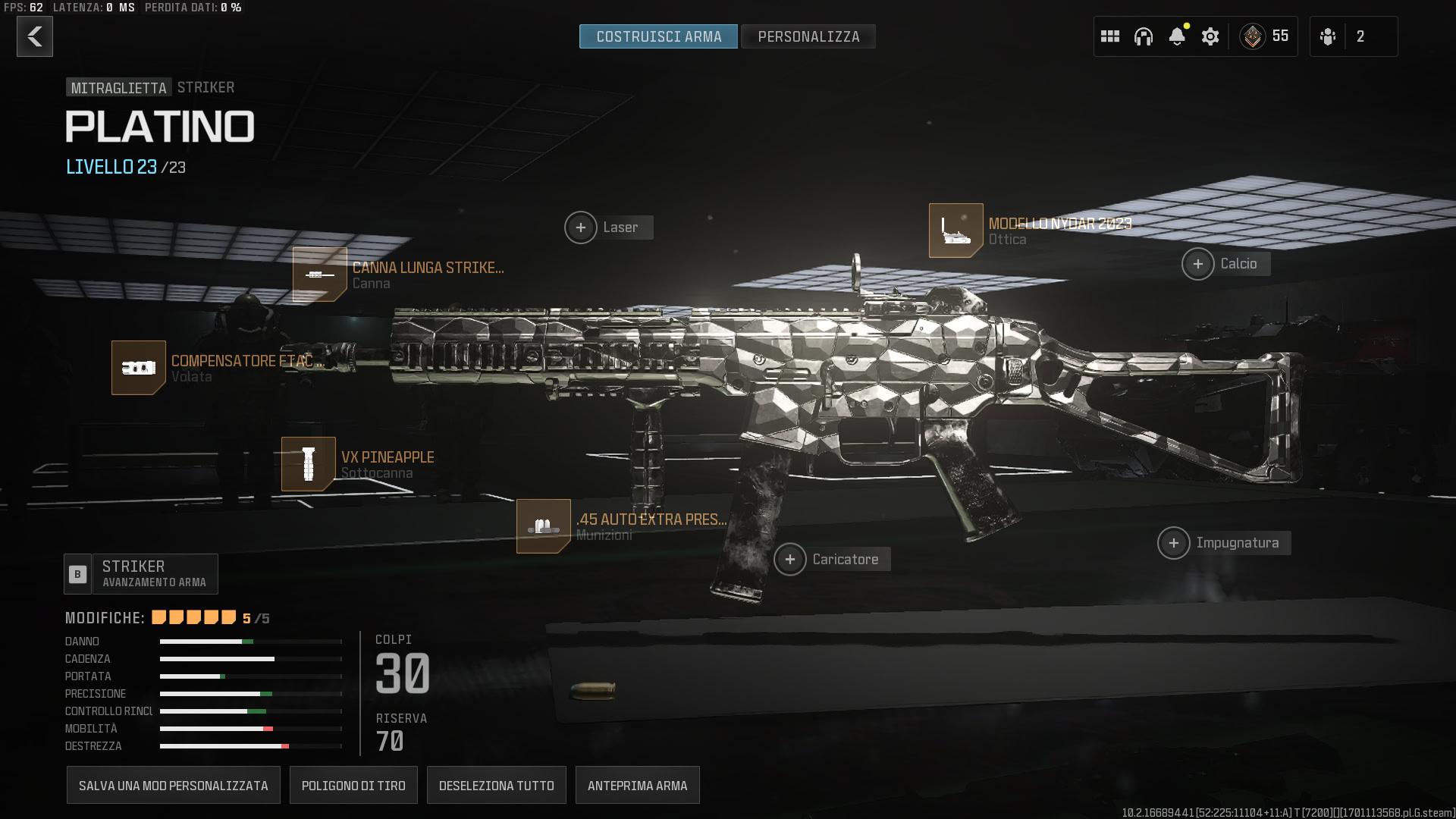Add a Laser attachment
The image size is (1456, 819).
point(581,227)
